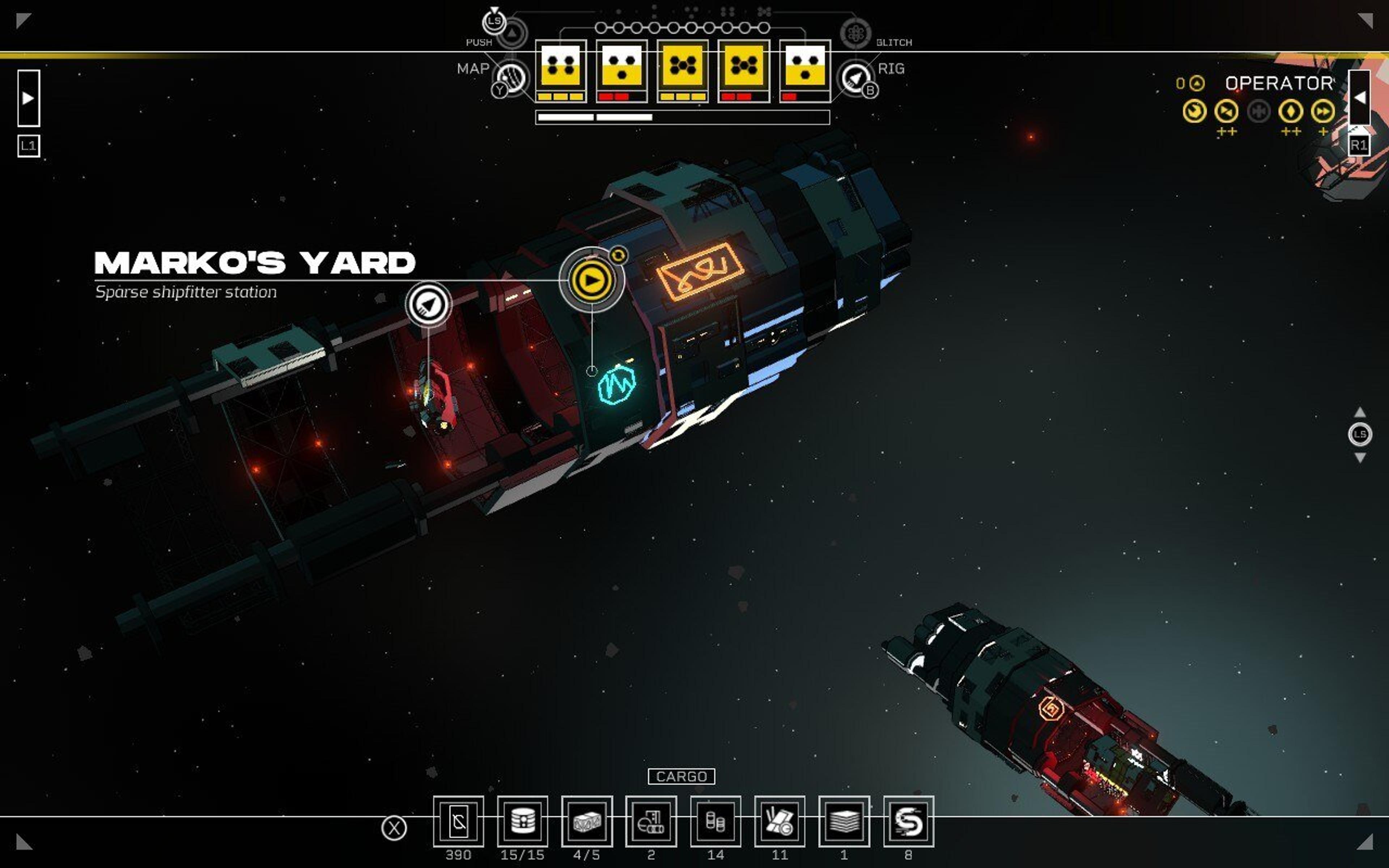Select the scrap pieces cargo slot showing 11
Viewport: 1389px width, 868px height.
[x=780, y=821]
